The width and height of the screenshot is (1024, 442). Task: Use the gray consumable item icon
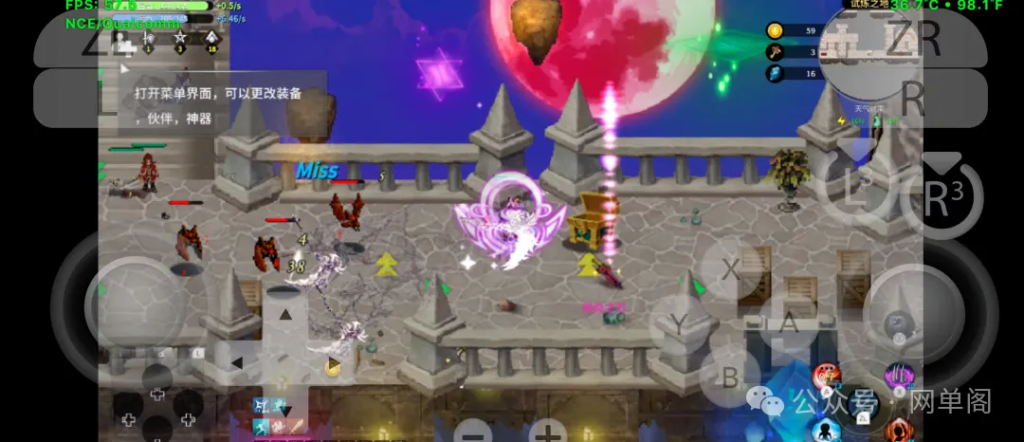click(x=899, y=322)
